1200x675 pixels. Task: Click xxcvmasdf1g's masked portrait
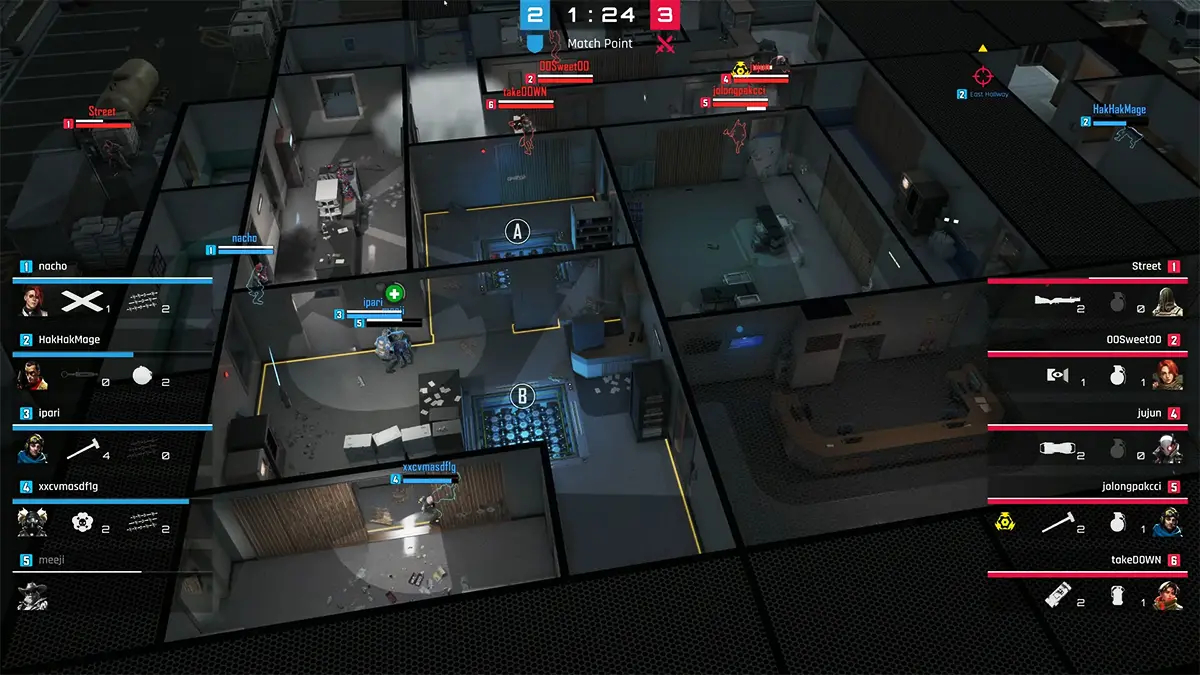click(34, 522)
